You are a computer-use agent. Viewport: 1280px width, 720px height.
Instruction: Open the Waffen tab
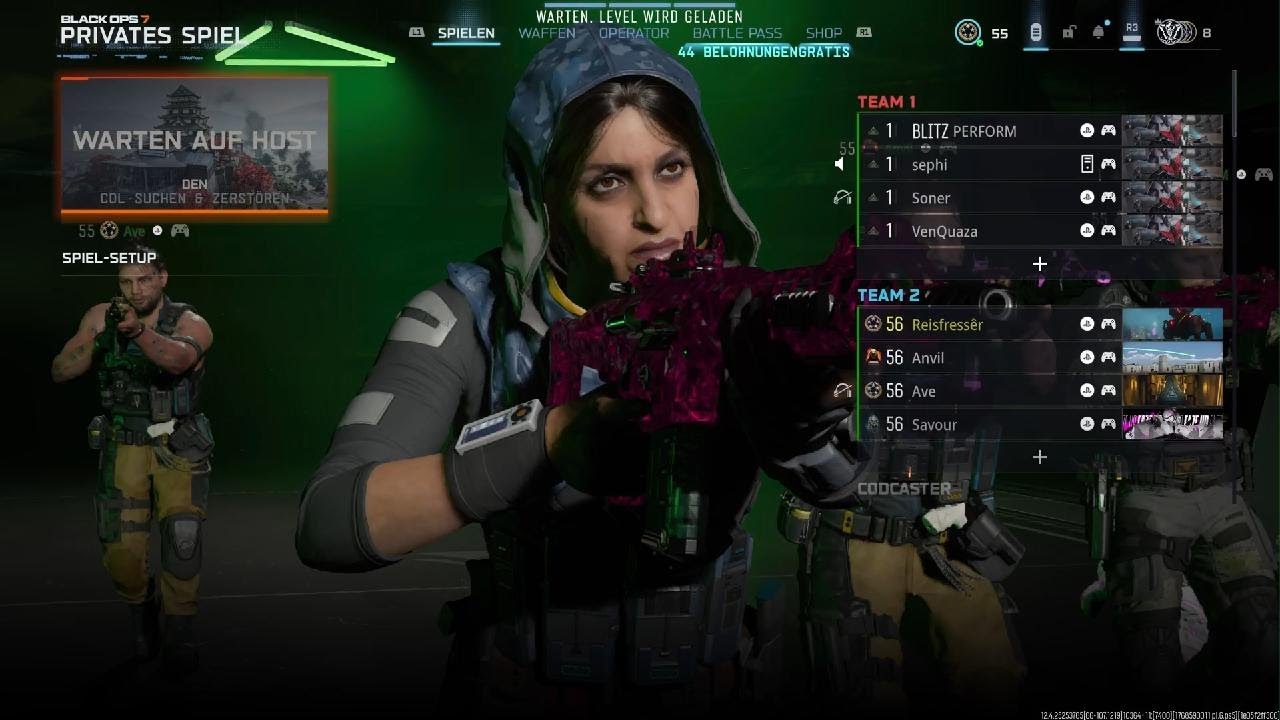pos(546,33)
